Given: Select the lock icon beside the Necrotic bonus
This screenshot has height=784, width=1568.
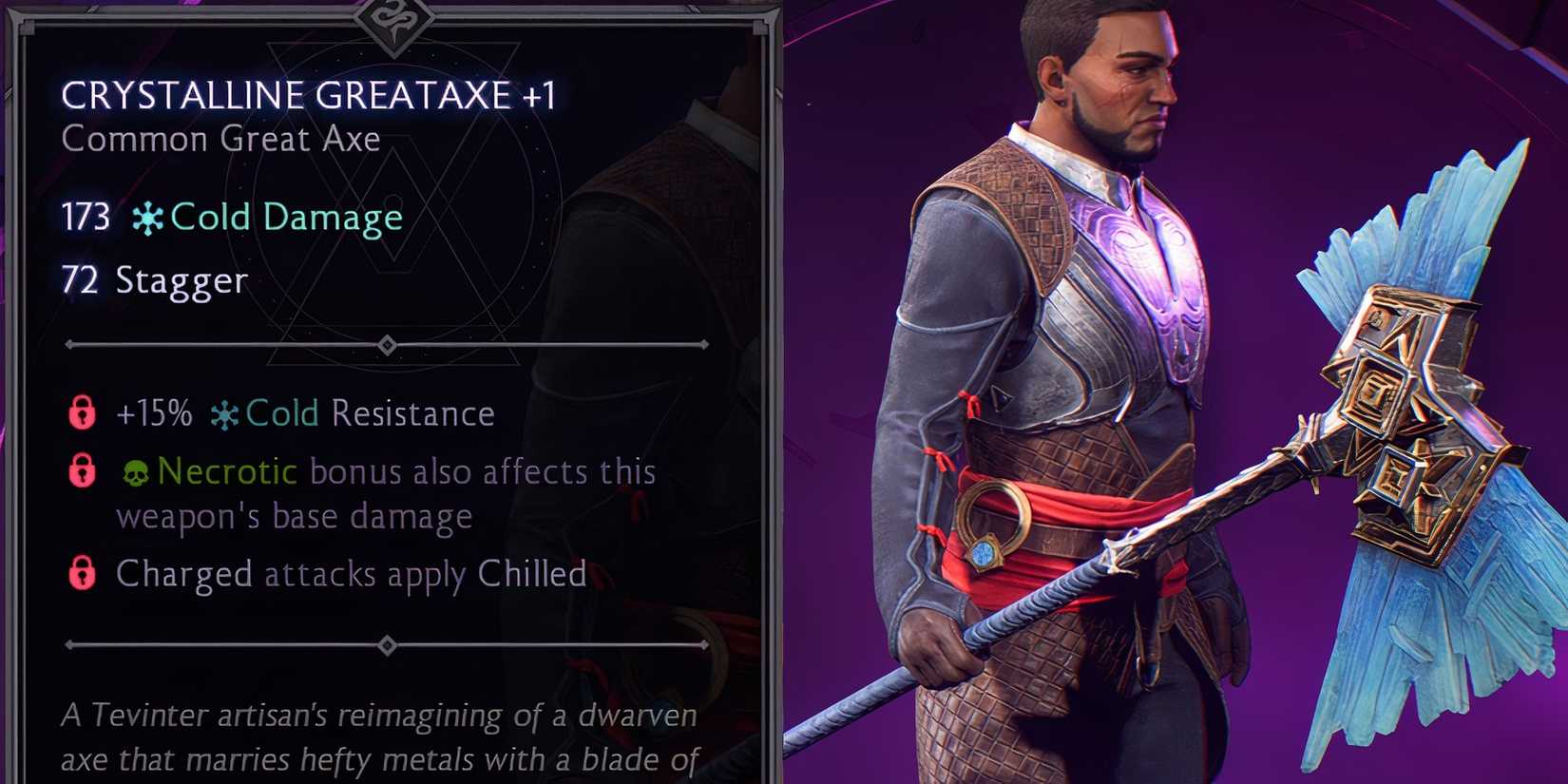Looking at the screenshot, I should point(81,470).
